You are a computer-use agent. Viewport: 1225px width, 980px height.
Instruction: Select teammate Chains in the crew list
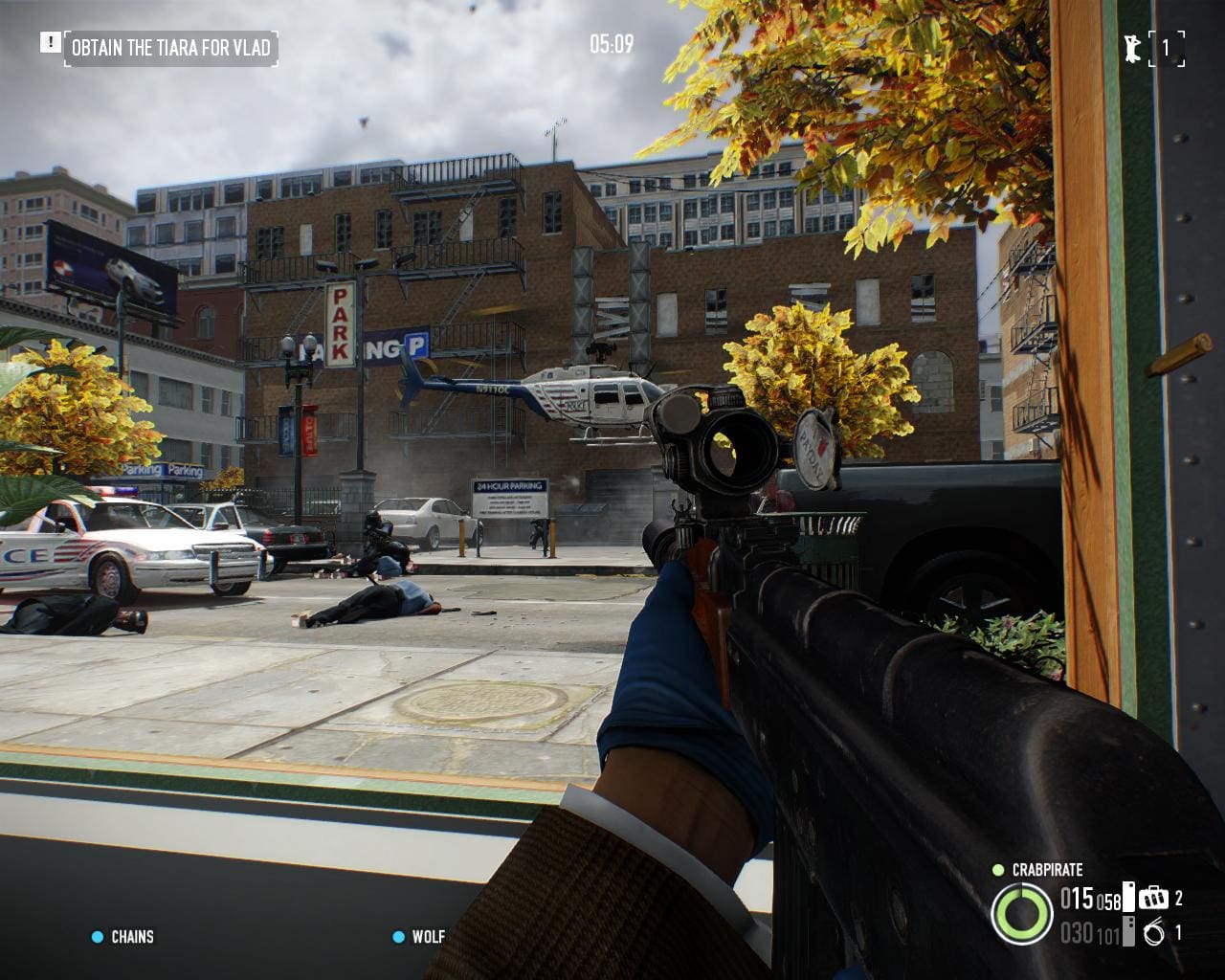tap(131, 937)
